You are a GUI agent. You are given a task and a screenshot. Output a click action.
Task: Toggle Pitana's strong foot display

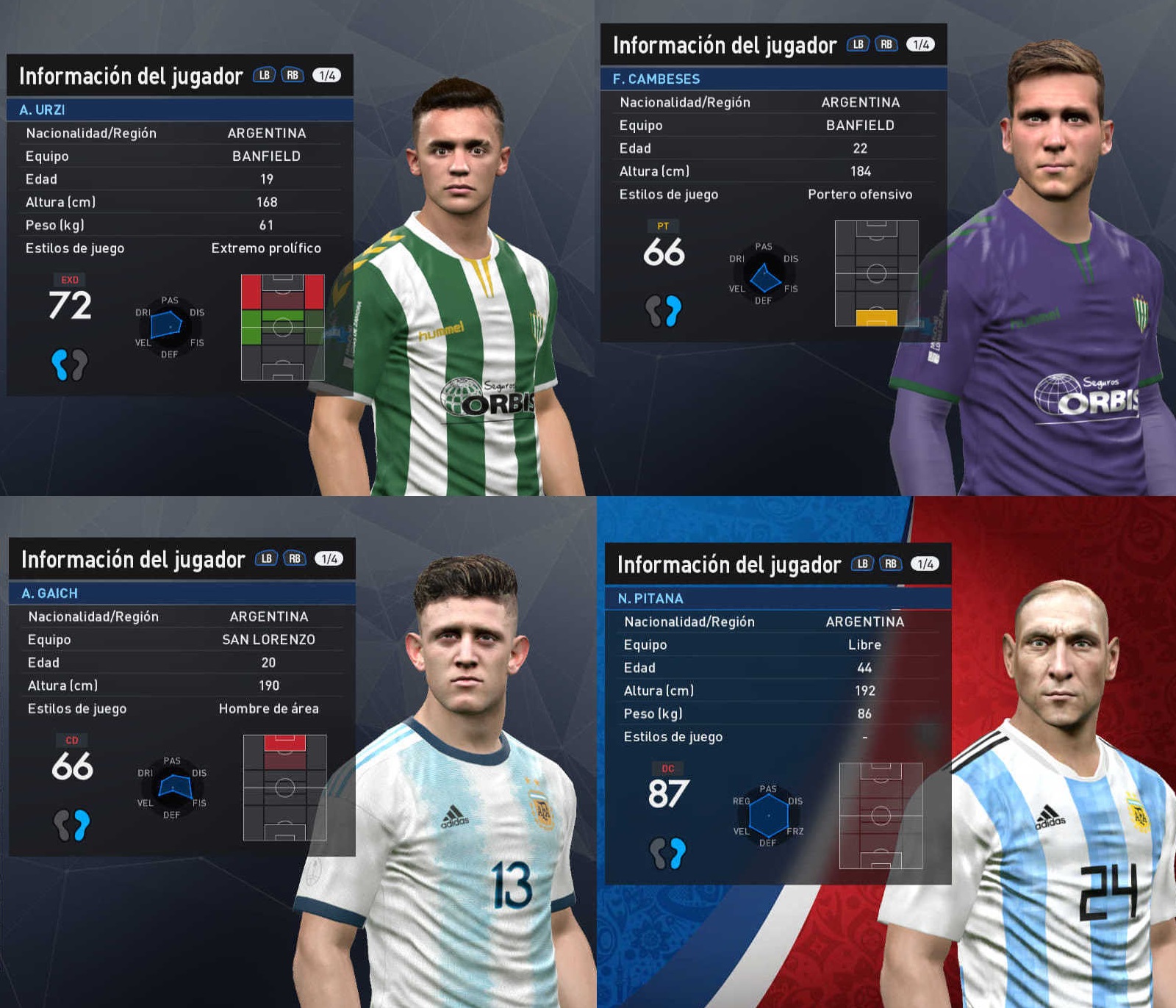click(x=666, y=852)
